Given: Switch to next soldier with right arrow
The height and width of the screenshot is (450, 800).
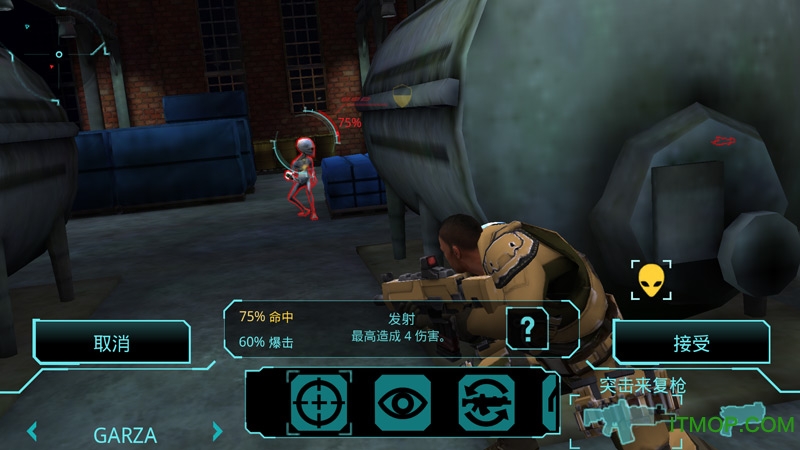Looking at the screenshot, I should click(218, 433).
